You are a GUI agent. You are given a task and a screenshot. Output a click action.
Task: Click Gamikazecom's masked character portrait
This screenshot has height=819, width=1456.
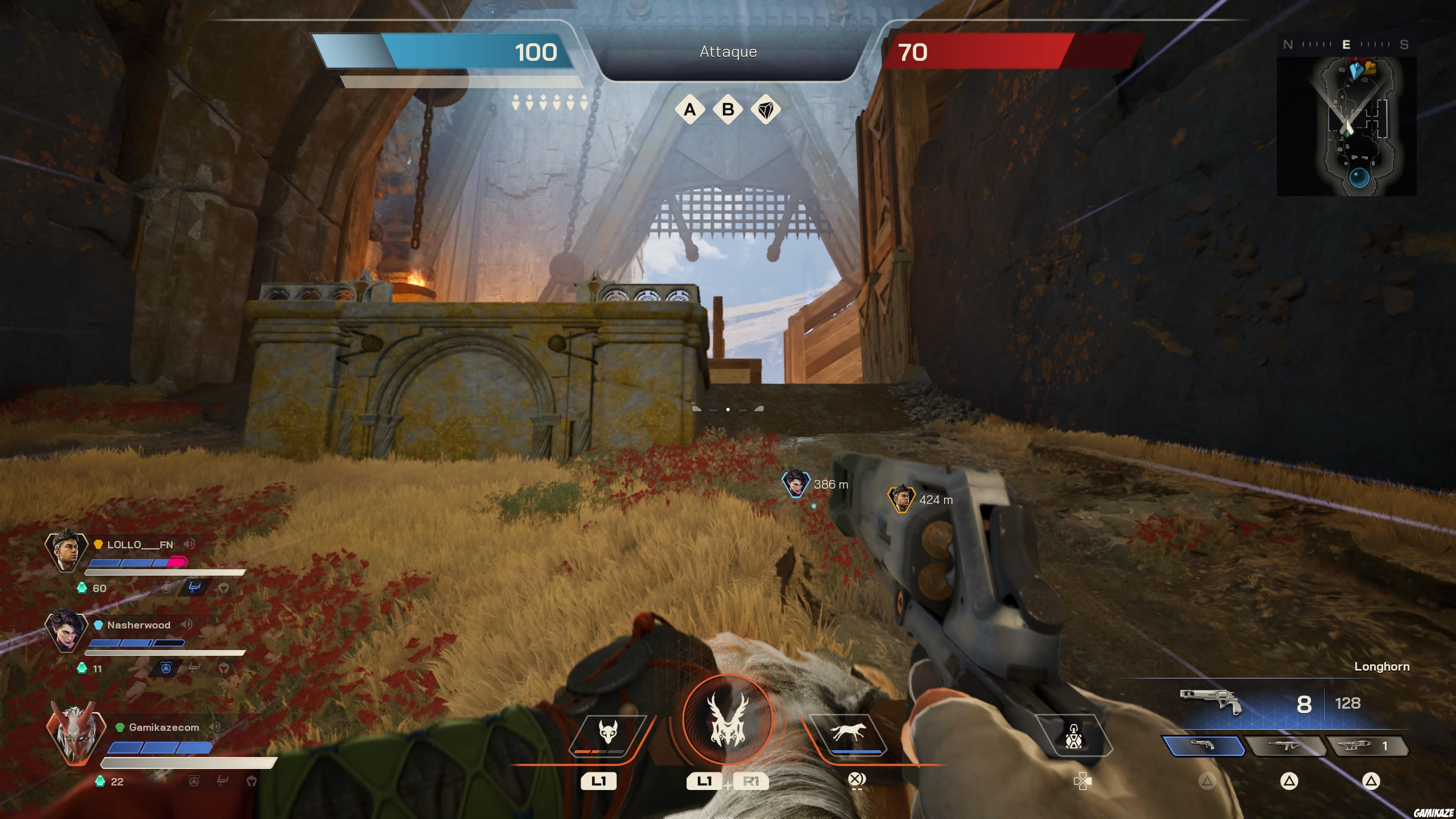point(75,734)
